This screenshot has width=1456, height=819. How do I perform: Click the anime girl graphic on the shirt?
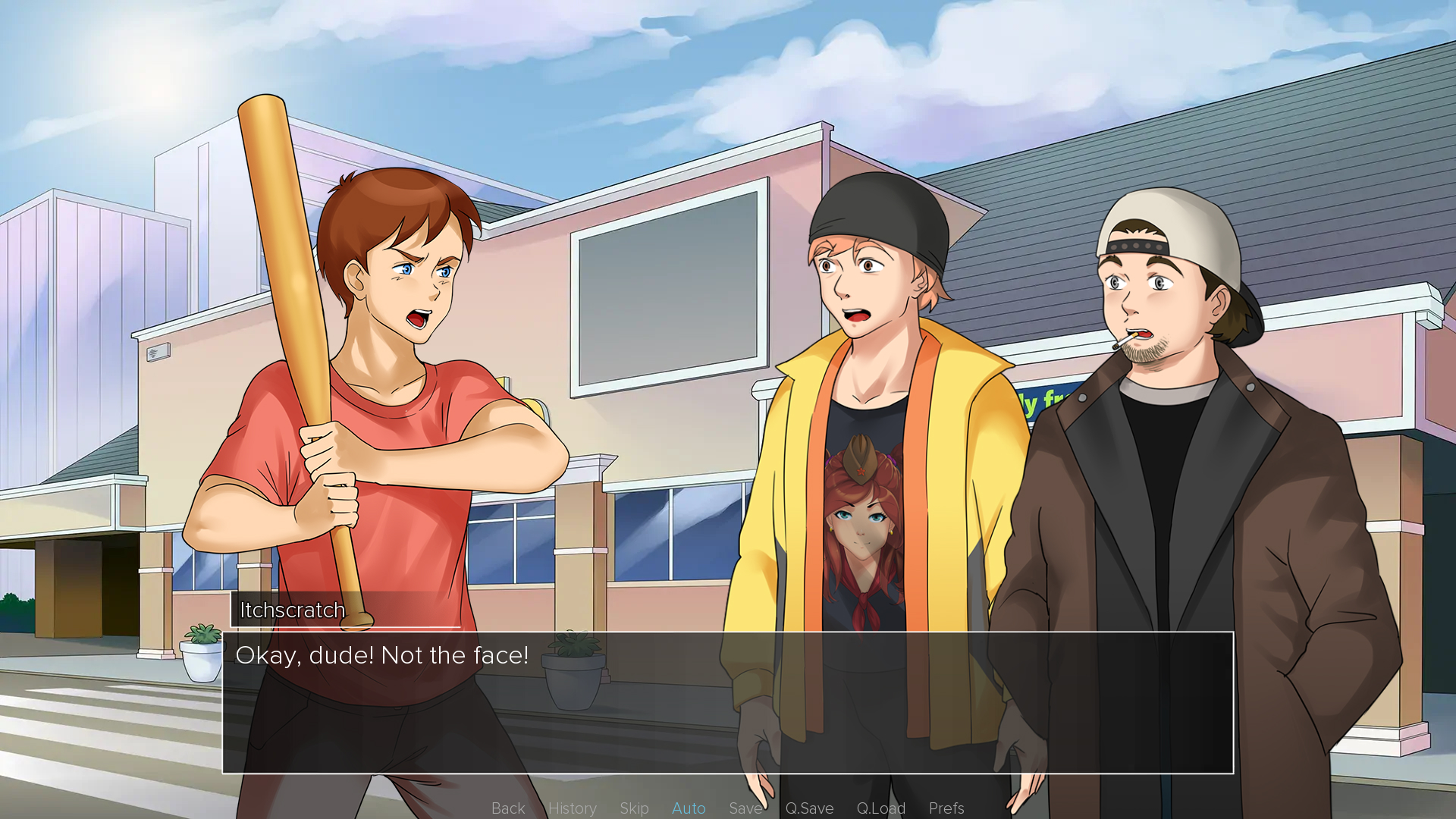pos(861,523)
